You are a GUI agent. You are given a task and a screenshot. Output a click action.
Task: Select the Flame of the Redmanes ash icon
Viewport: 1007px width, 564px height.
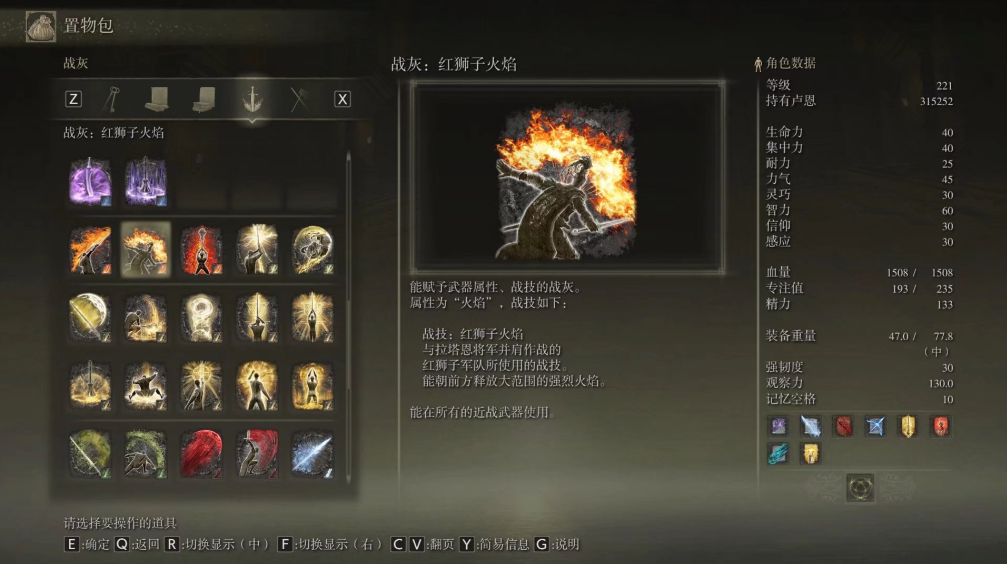pyautogui.click(x=145, y=249)
